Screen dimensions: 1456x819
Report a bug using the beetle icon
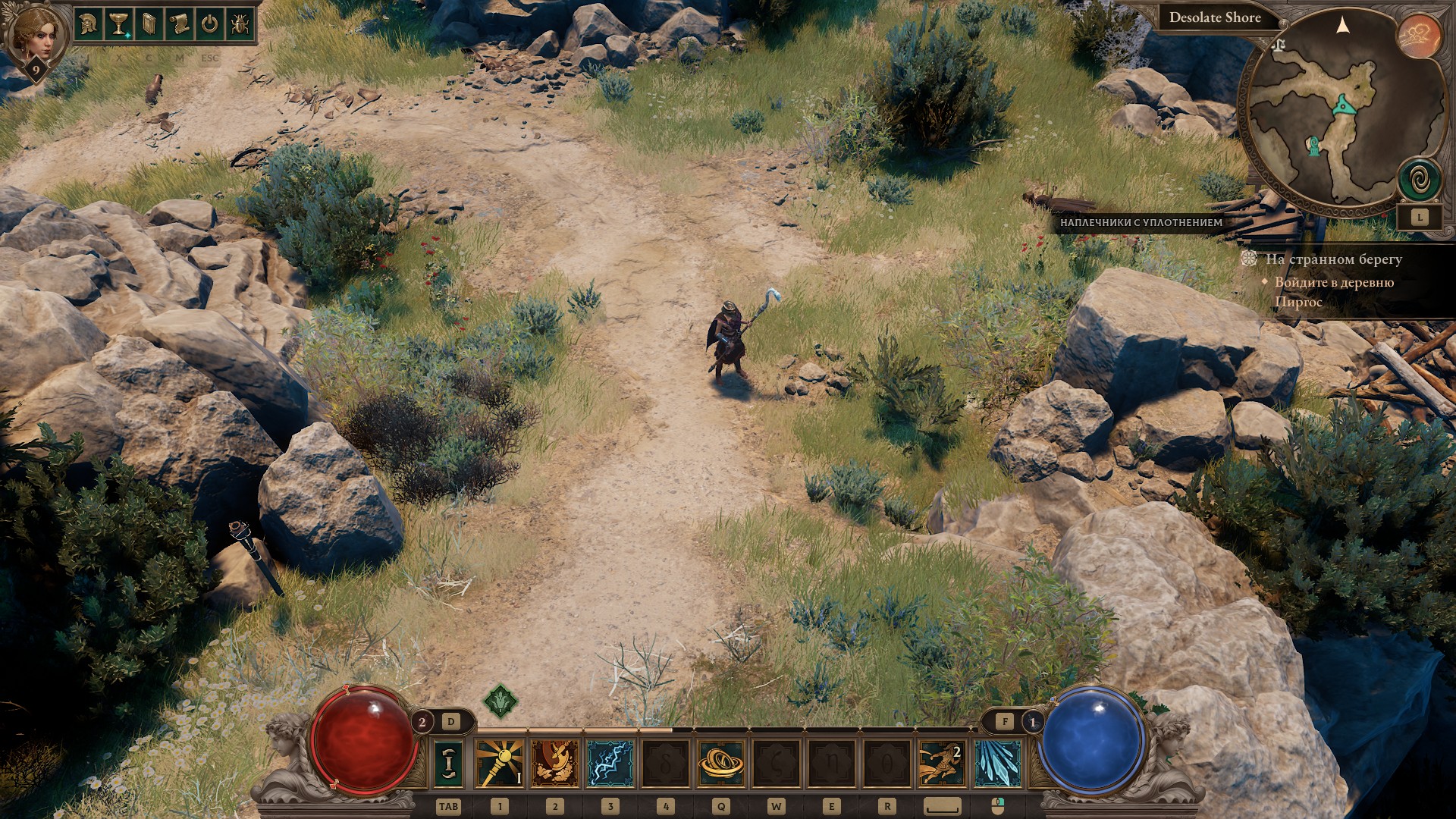click(240, 24)
